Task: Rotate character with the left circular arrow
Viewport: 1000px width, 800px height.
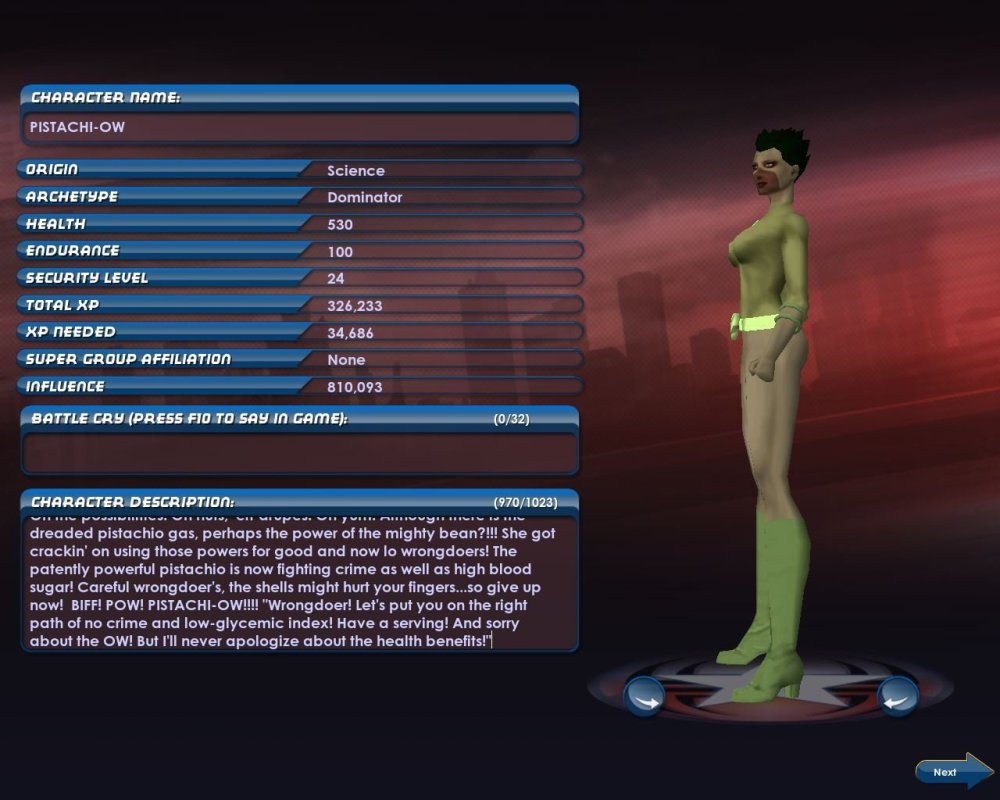Action: point(644,696)
